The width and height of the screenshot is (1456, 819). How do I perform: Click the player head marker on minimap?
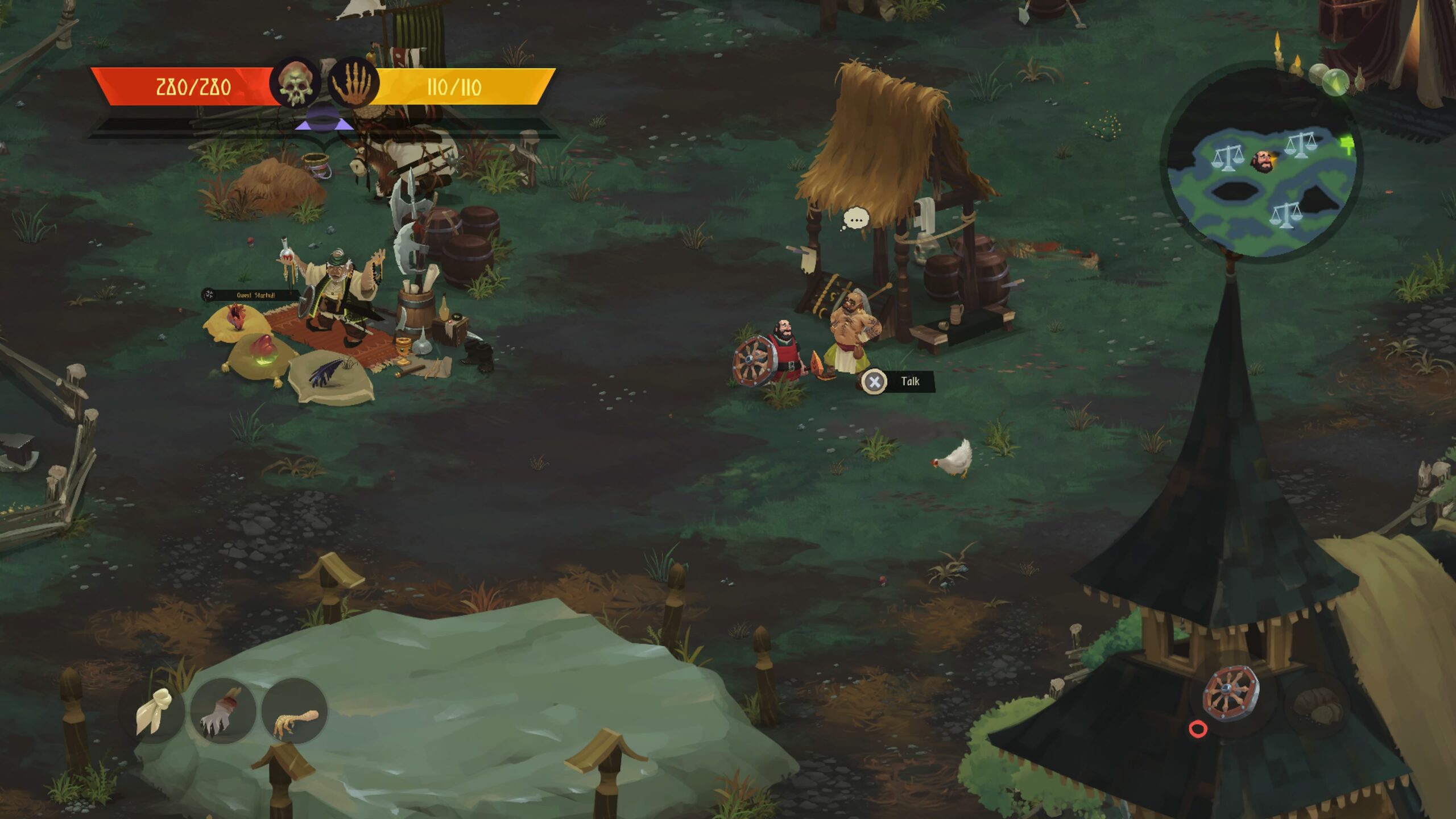point(1262,161)
